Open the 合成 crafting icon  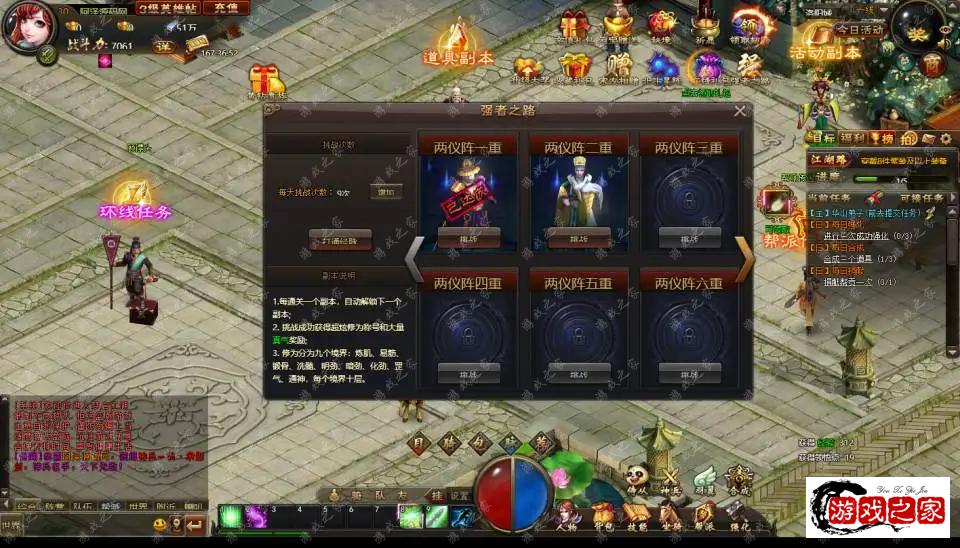click(x=739, y=481)
